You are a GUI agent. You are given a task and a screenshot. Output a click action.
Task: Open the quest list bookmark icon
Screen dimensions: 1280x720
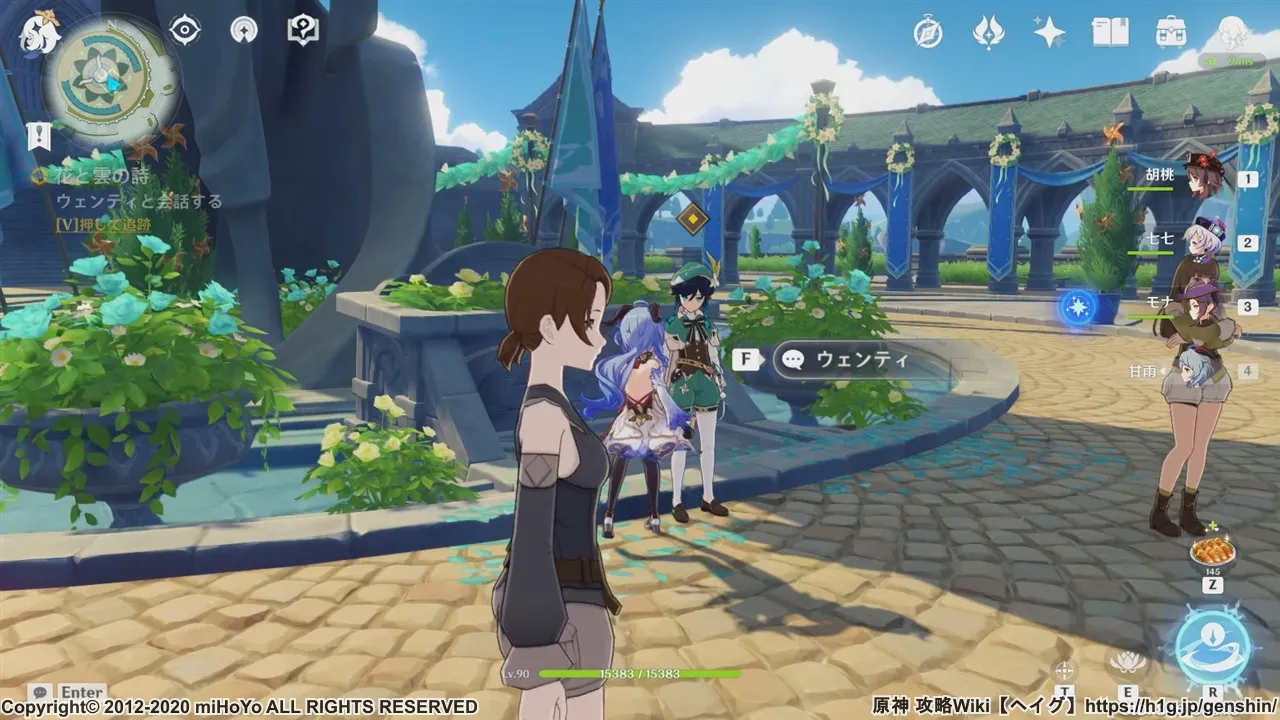[40, 135]
